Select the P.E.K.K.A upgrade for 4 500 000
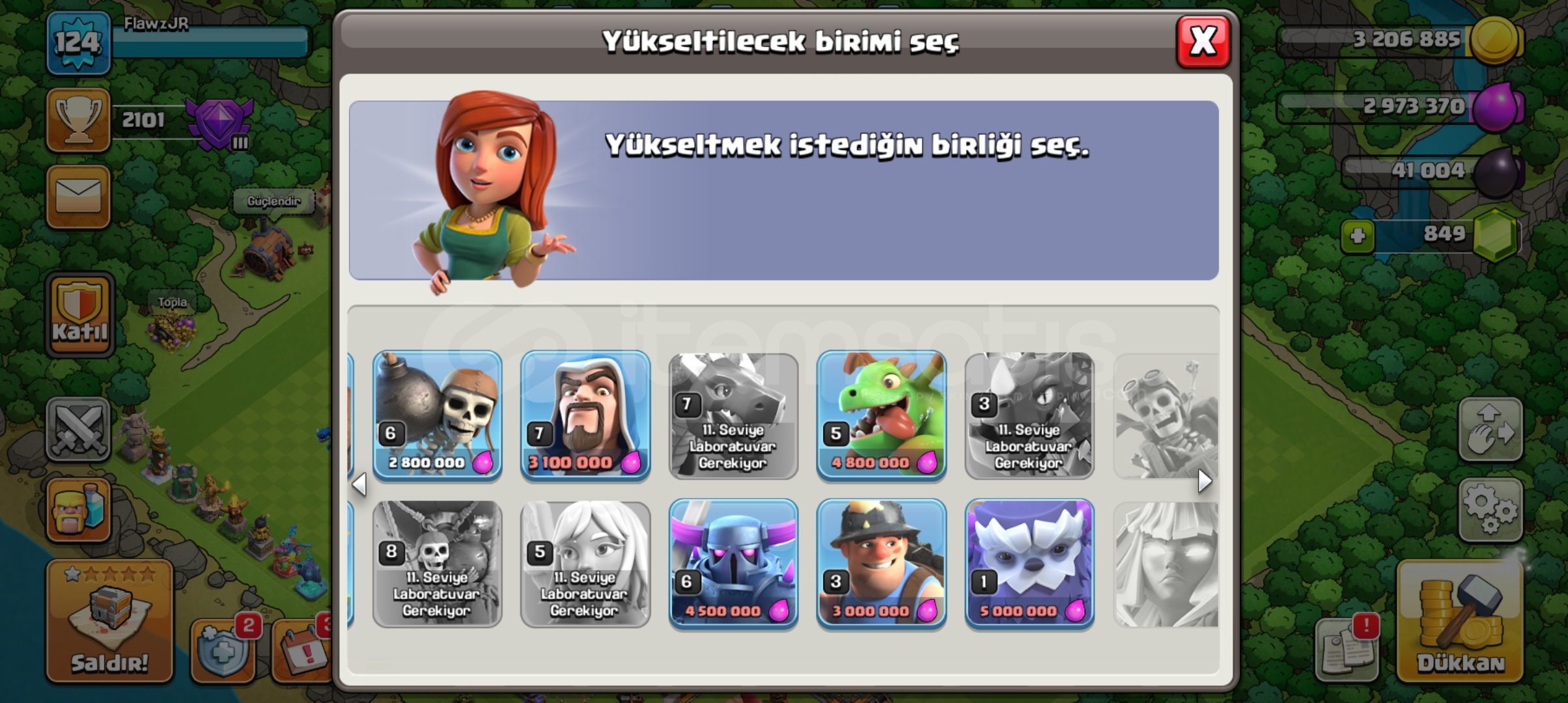This screenshot has width=1568, height=703. pyautogui.click(x=733, y=565)
